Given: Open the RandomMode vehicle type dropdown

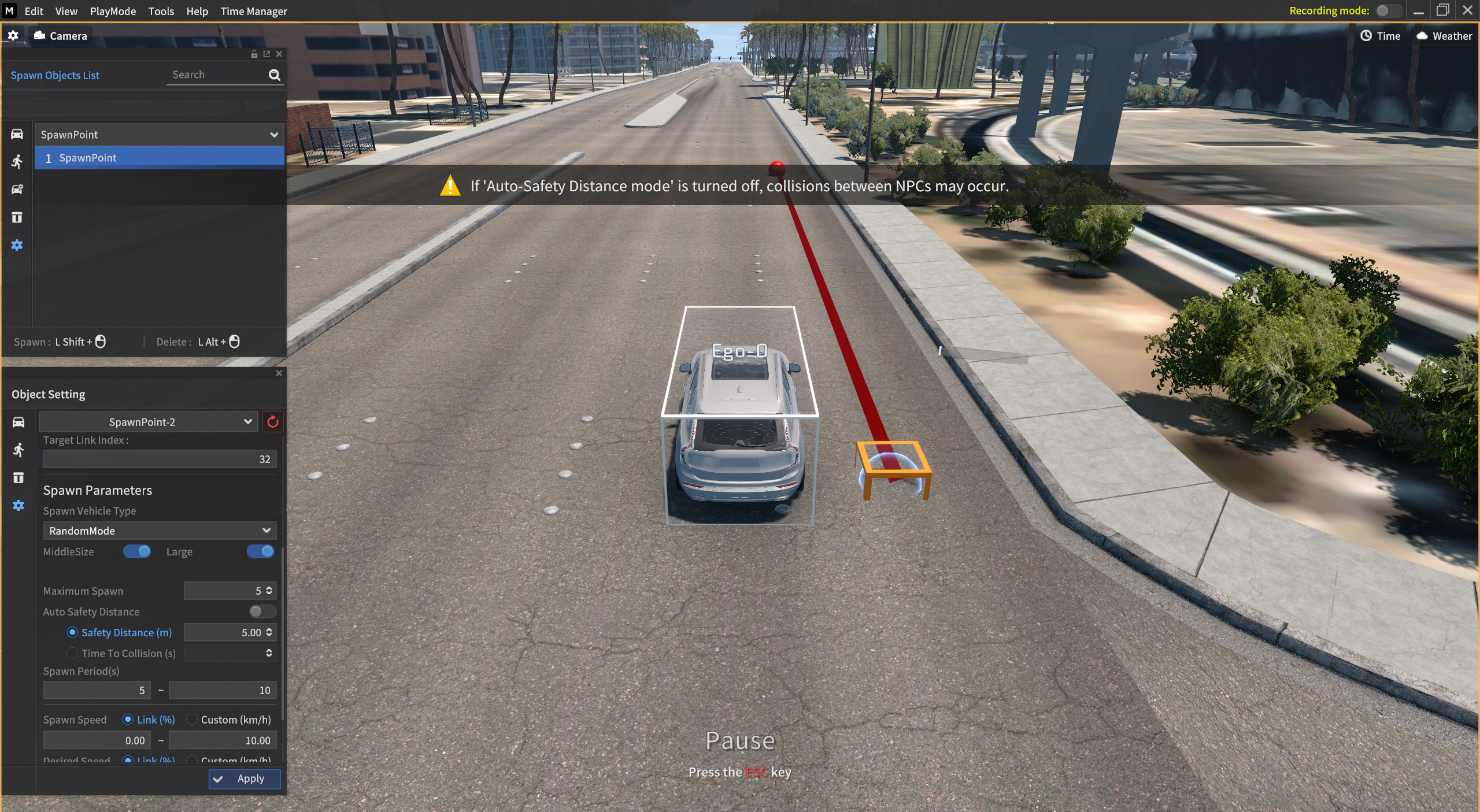Looking at the screenshot, I should [x=160, y=531].
